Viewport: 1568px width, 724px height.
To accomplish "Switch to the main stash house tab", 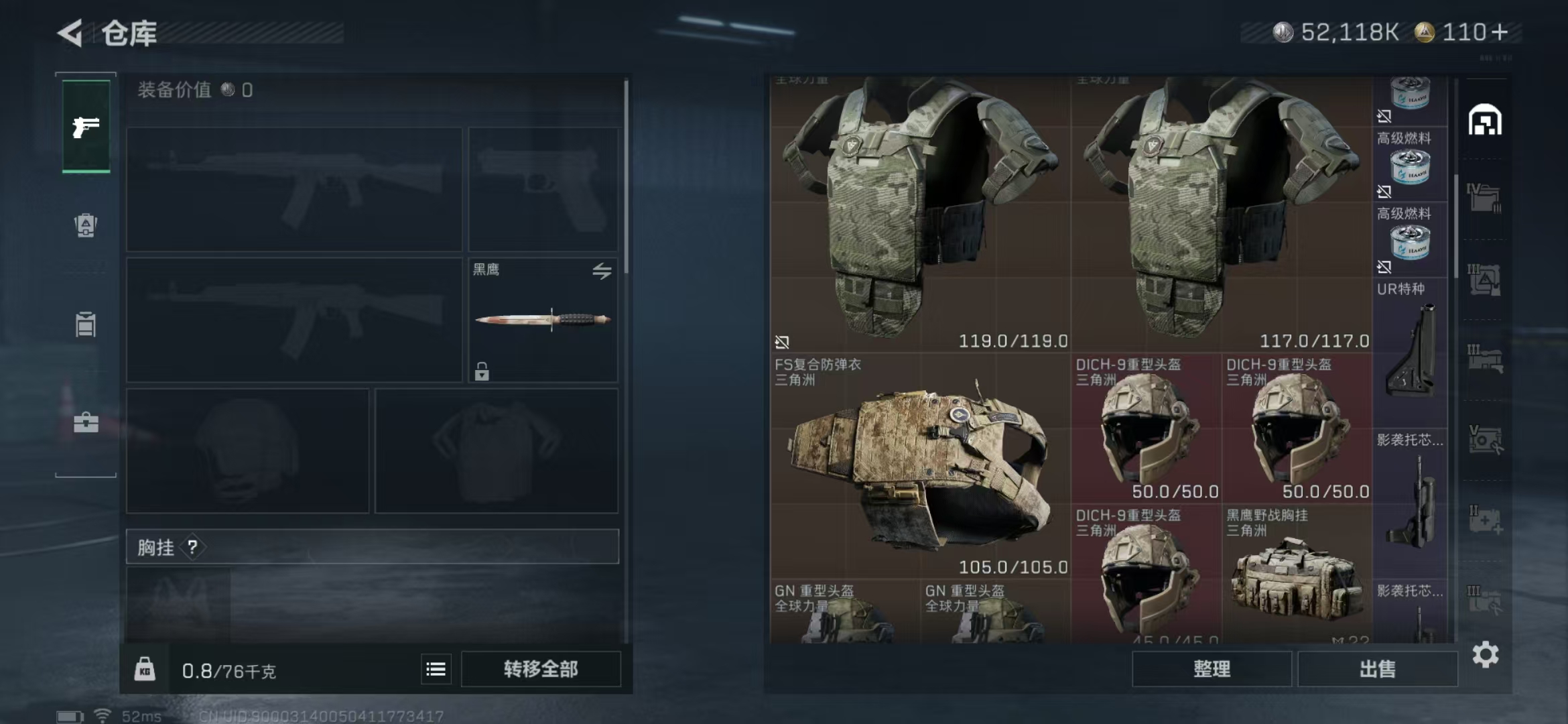I will 1485,121.
